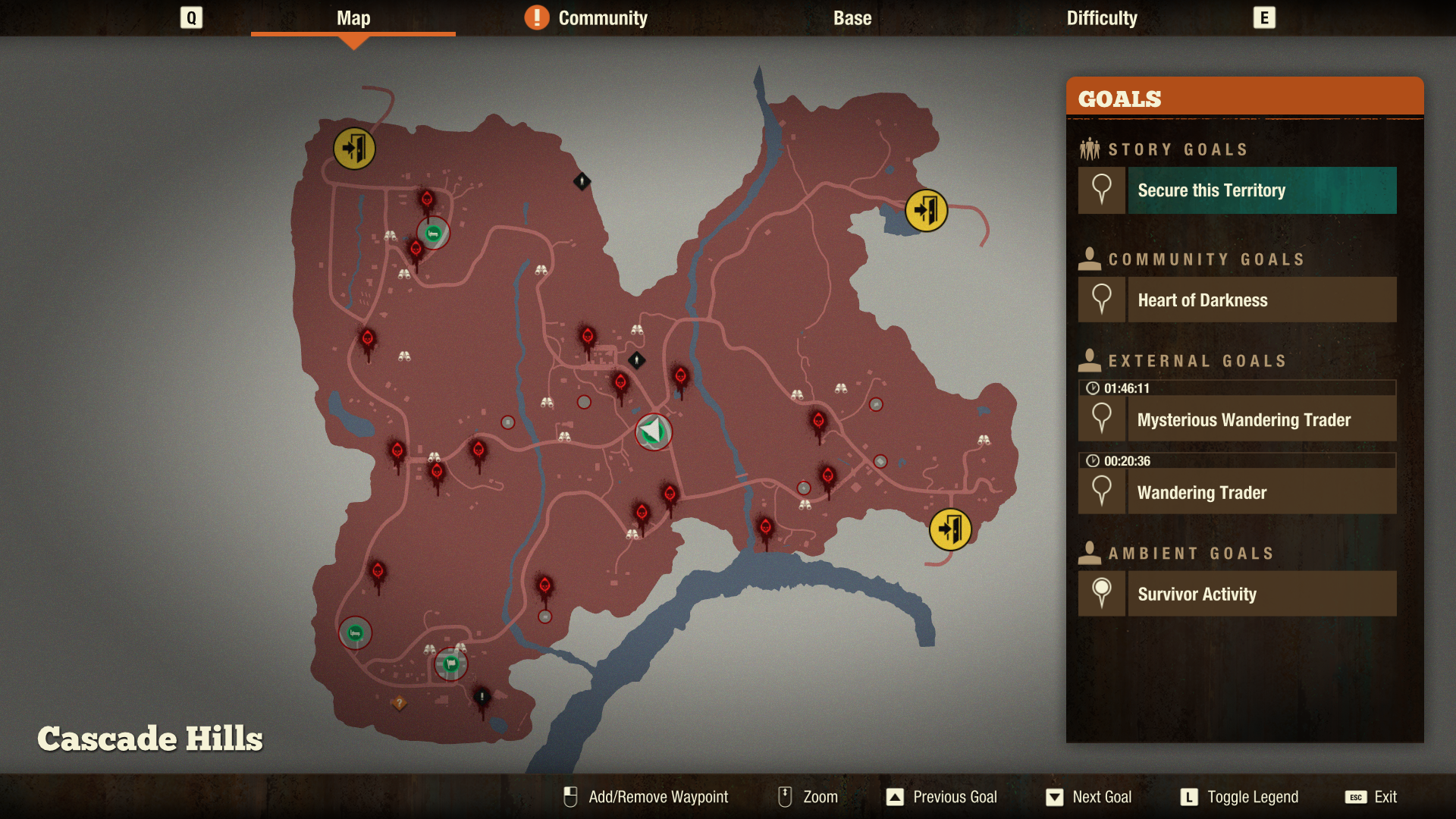The width and height of the screenshot is (1456, 819).
Task: Click the orange alert icon beside Community
Action: (538, 17)
